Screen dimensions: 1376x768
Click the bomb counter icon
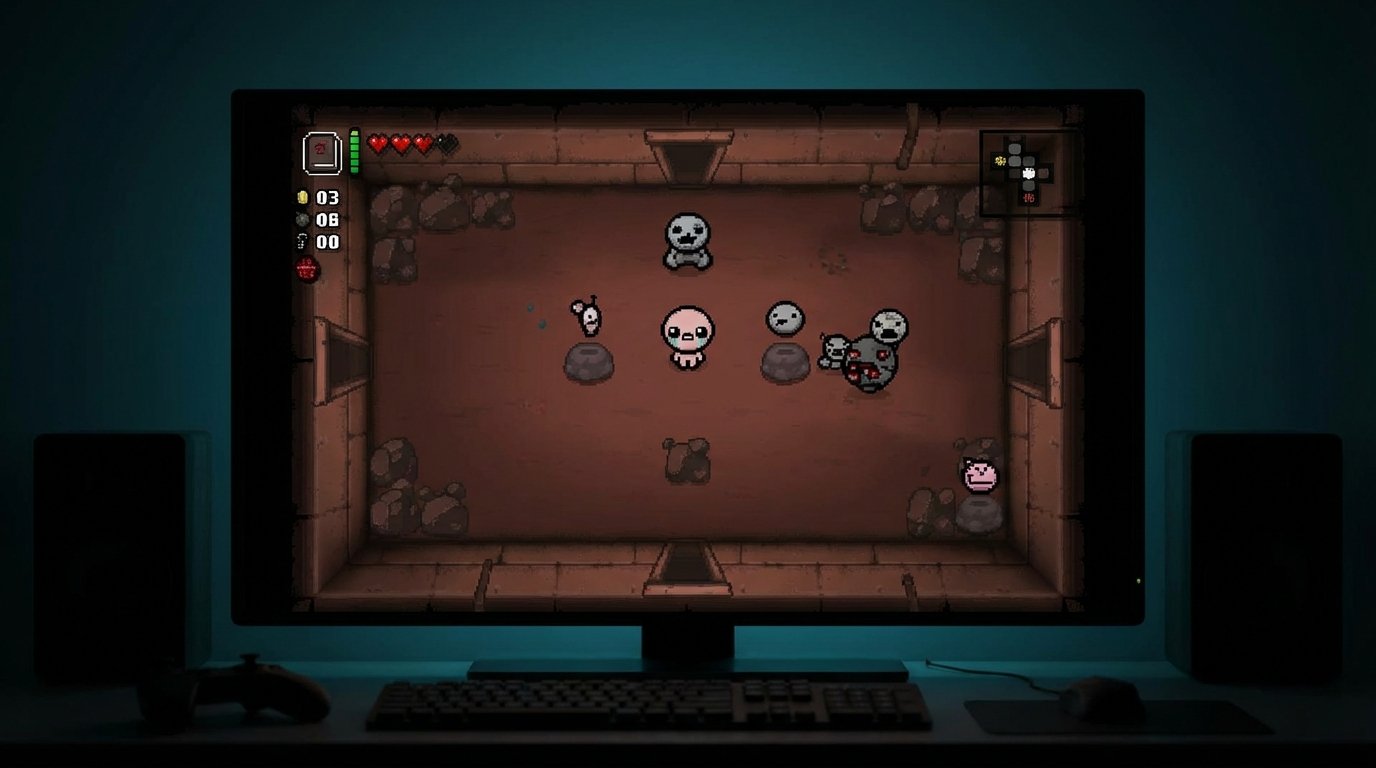click(302, 218)
